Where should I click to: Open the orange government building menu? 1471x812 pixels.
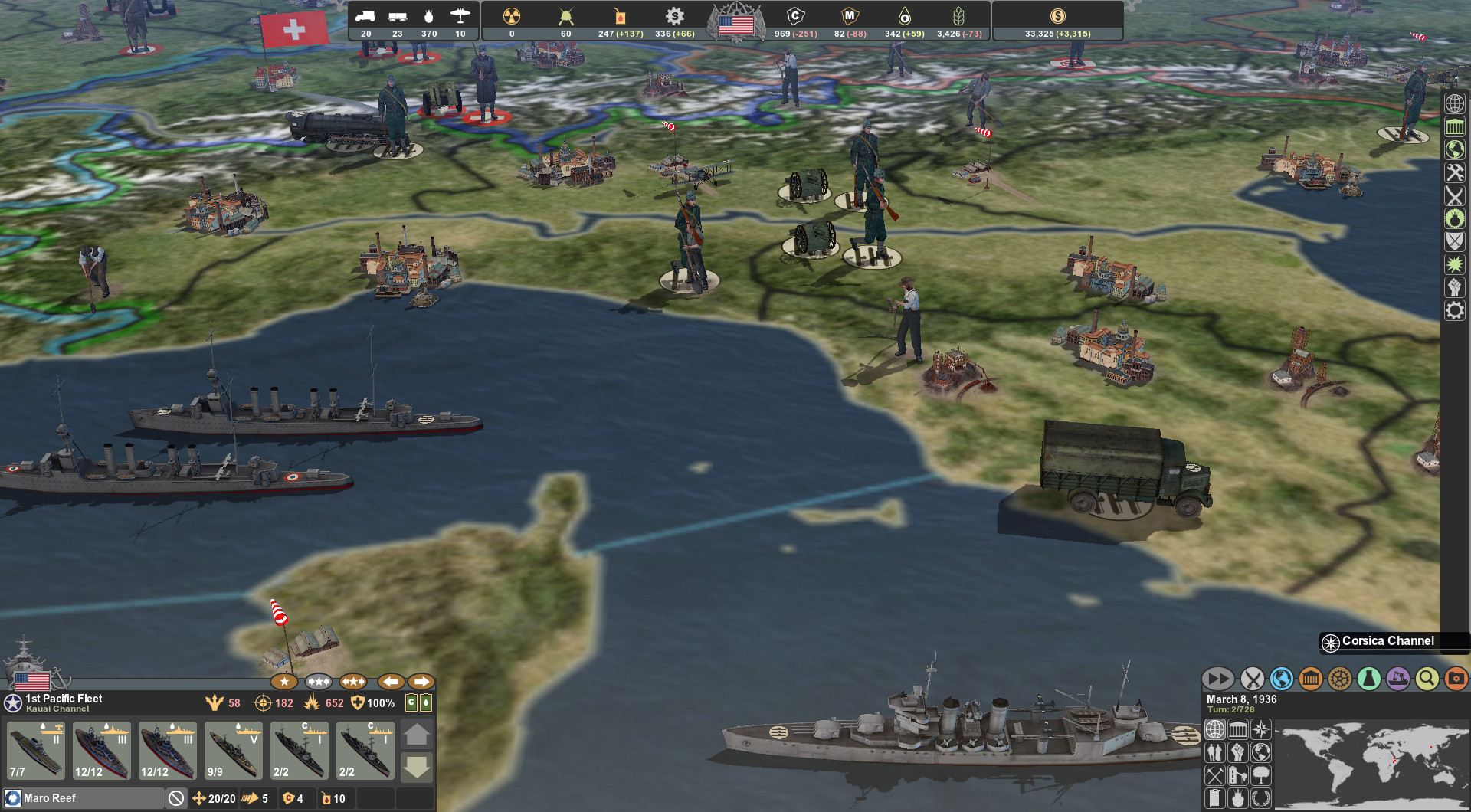click(1310, 679)
